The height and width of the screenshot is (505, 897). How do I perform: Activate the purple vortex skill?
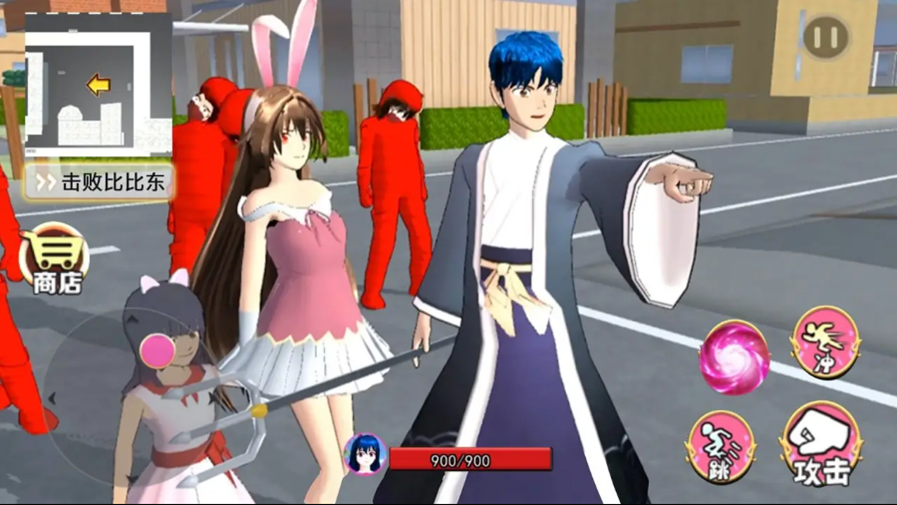[735, 357]
